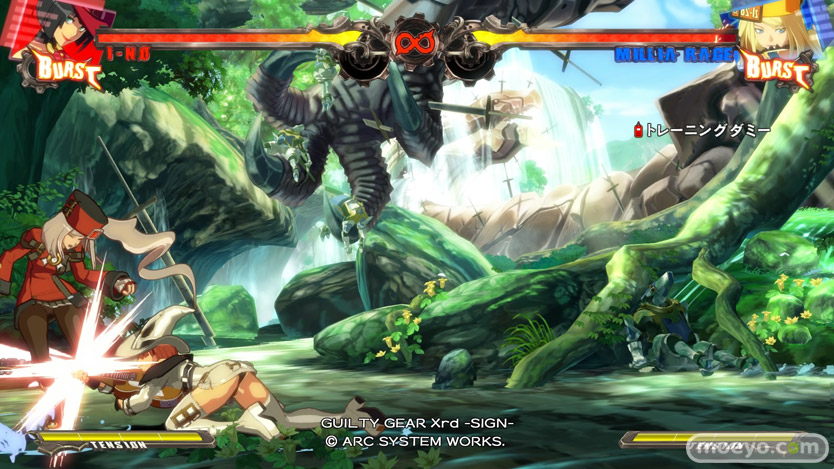834x469 pixels.
Task: Click I-No's character portrait
Action: point(60,30)
